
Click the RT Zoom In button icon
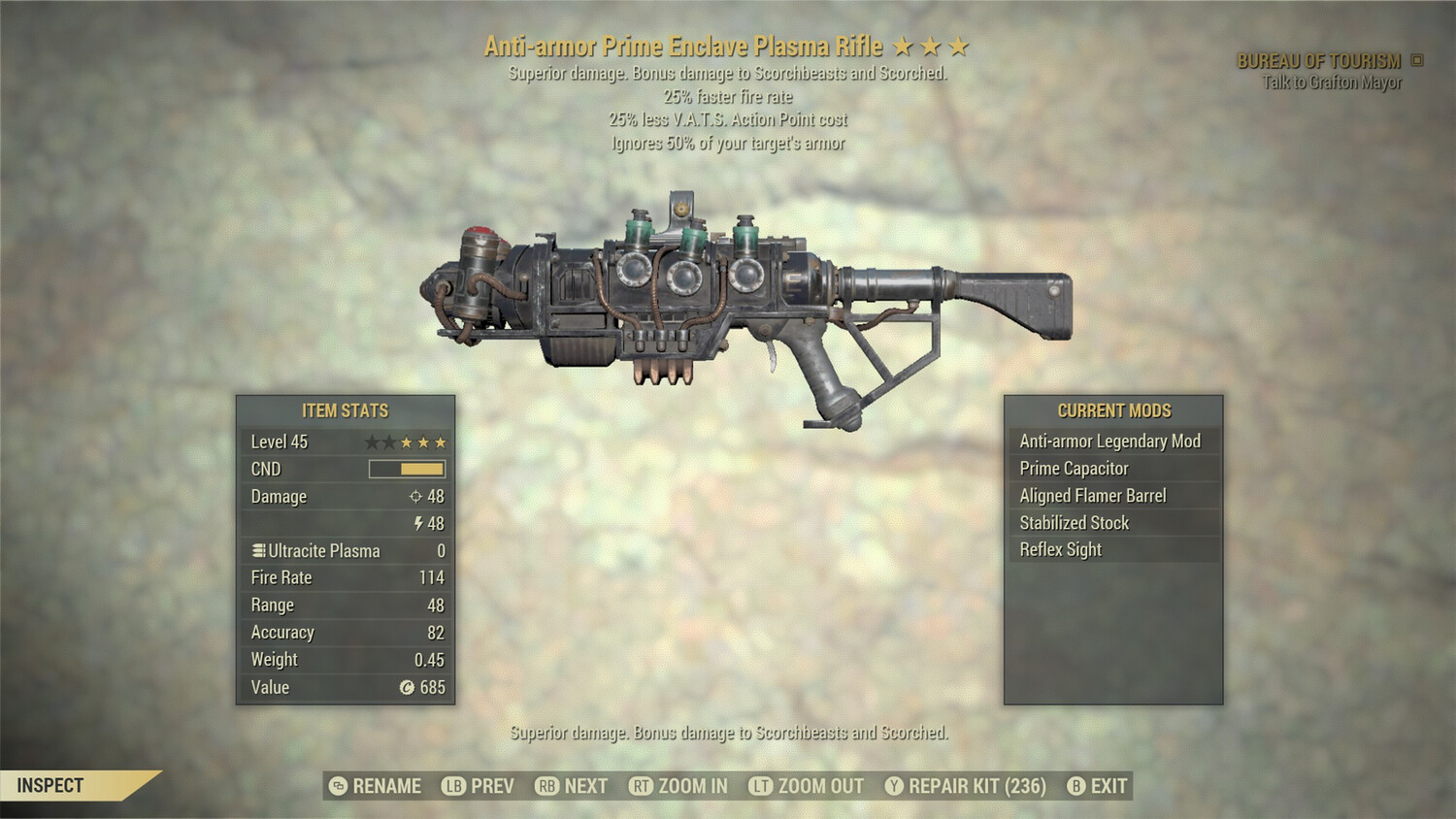[641, 787]
